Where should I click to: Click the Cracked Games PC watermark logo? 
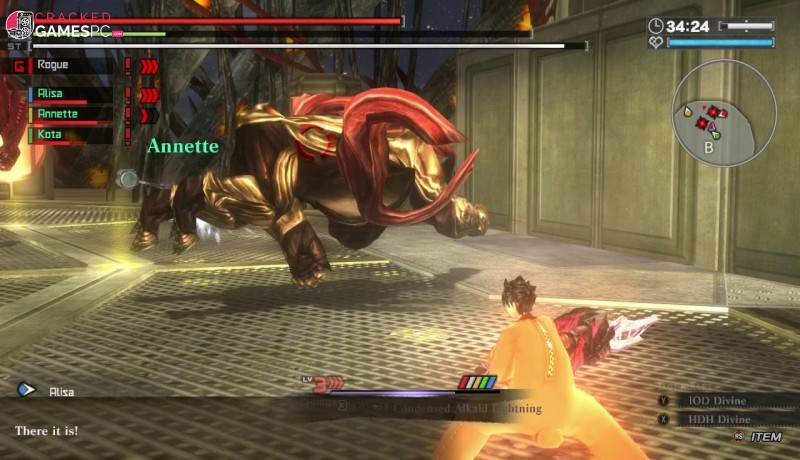[x=60, y=26]
